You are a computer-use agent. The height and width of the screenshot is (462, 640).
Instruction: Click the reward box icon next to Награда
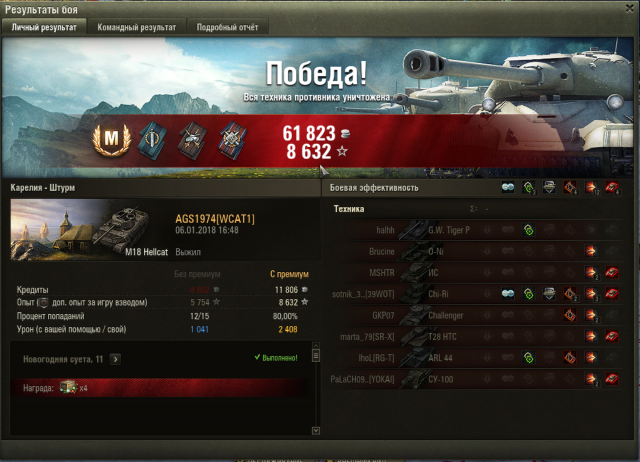click(68, 387)
